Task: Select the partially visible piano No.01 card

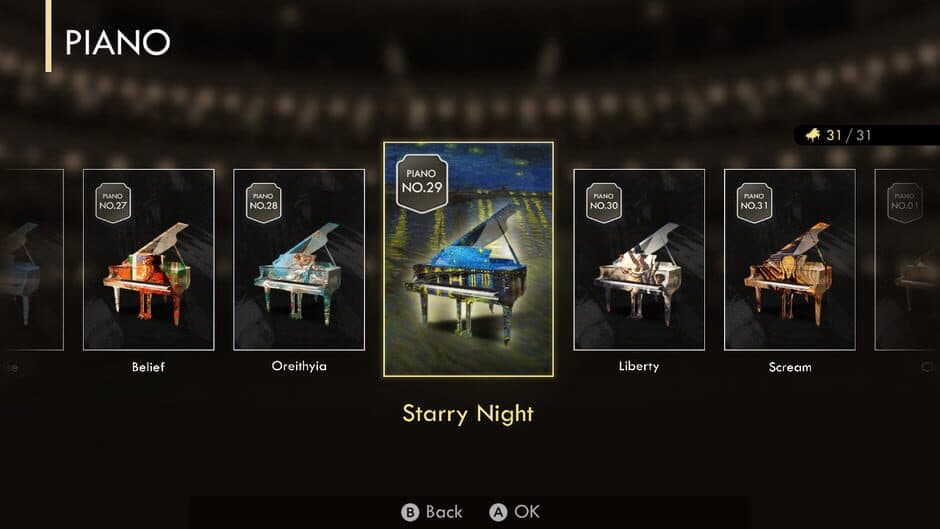Action: pos(907,260)
